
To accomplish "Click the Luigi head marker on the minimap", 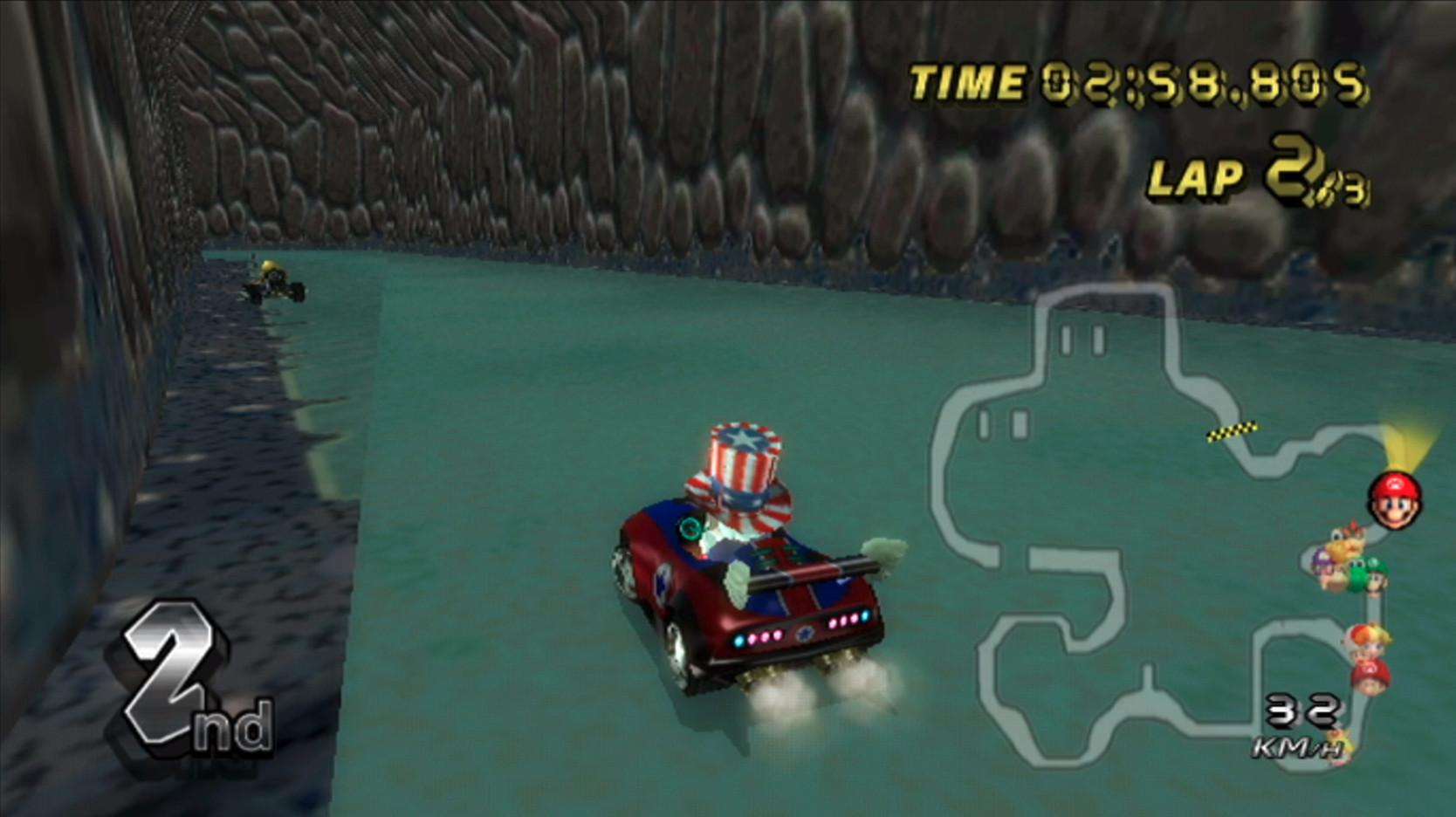I will pos(1377,580).
